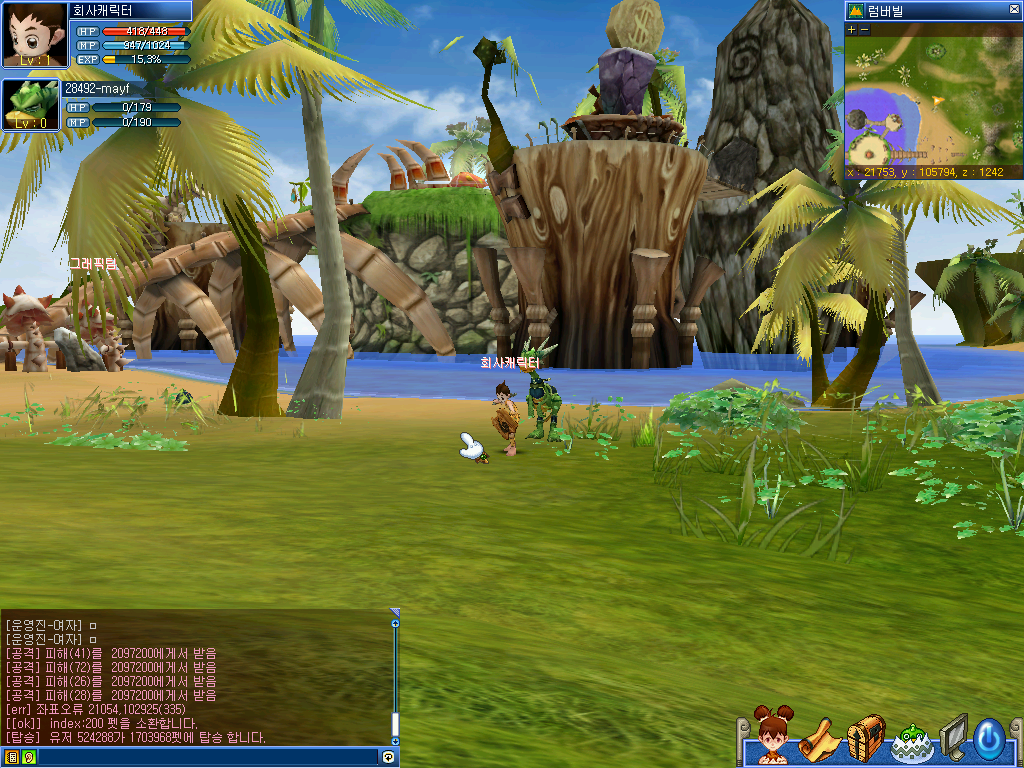
Task: Select the player character portrait
Action: [x=35, y=33]
